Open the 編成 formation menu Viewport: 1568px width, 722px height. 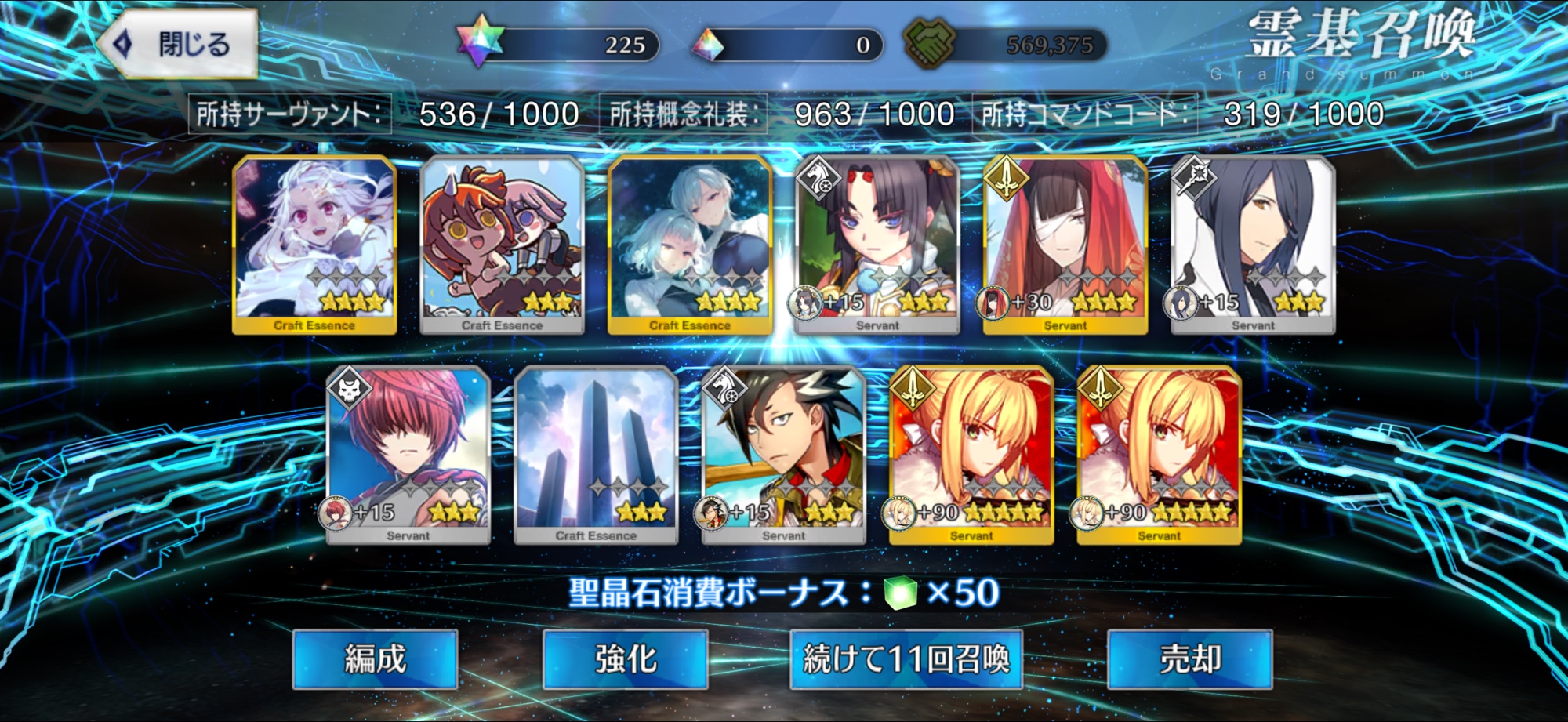pyautogui.click(x=375, y=659)
